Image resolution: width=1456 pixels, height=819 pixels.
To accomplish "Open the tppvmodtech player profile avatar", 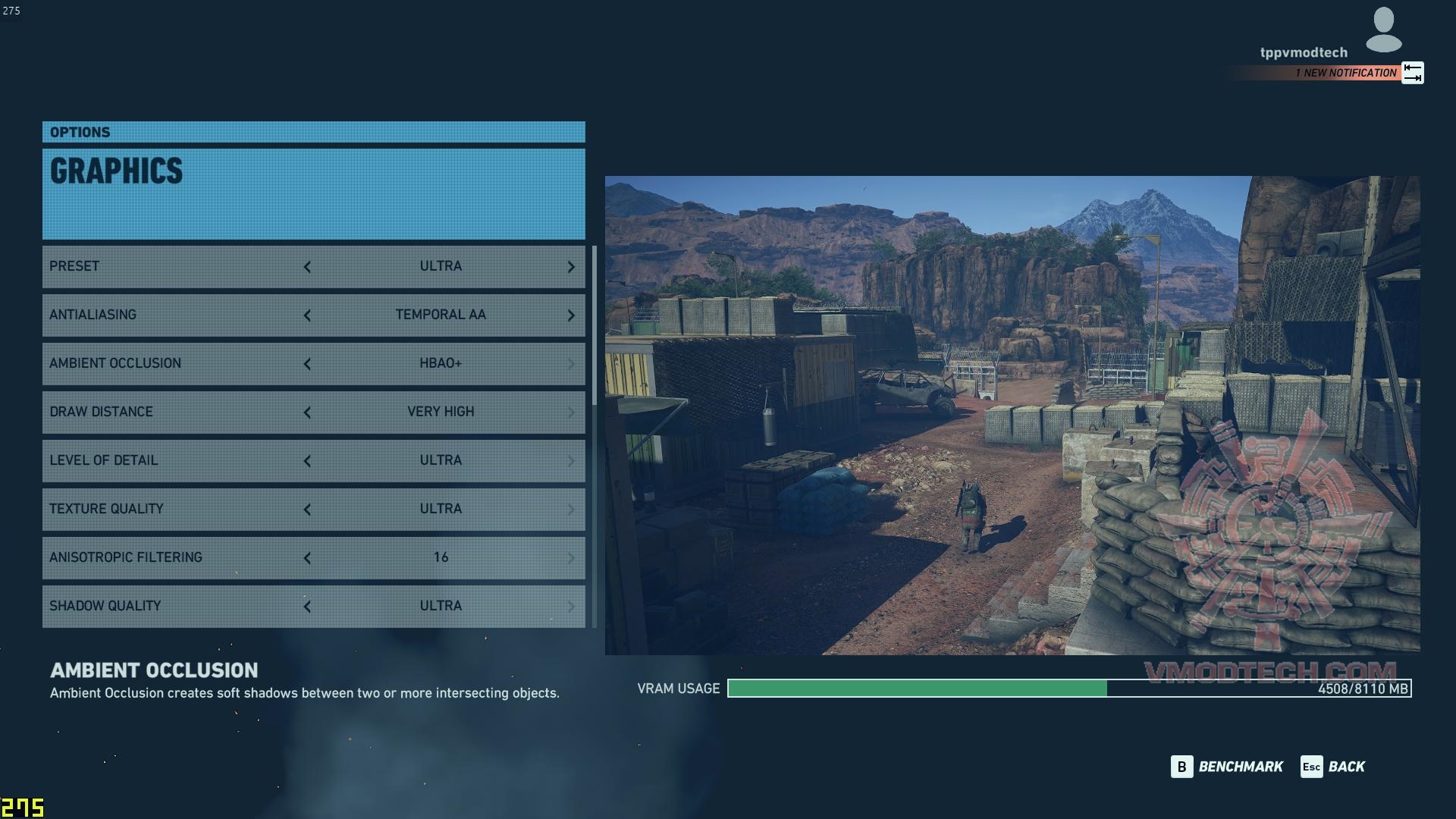I will coord(1383,30).
